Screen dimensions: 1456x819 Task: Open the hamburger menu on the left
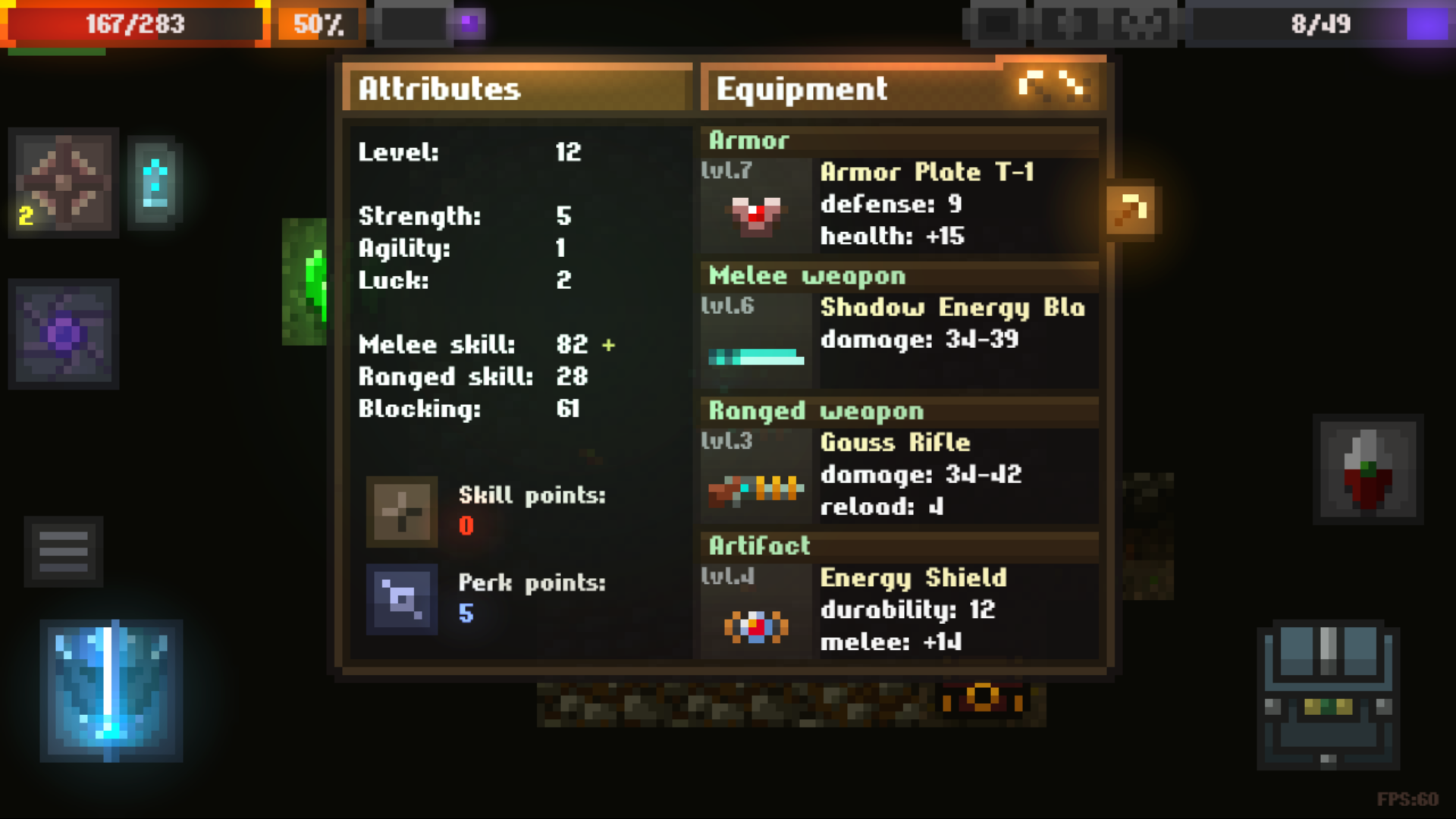click(64, 551)
